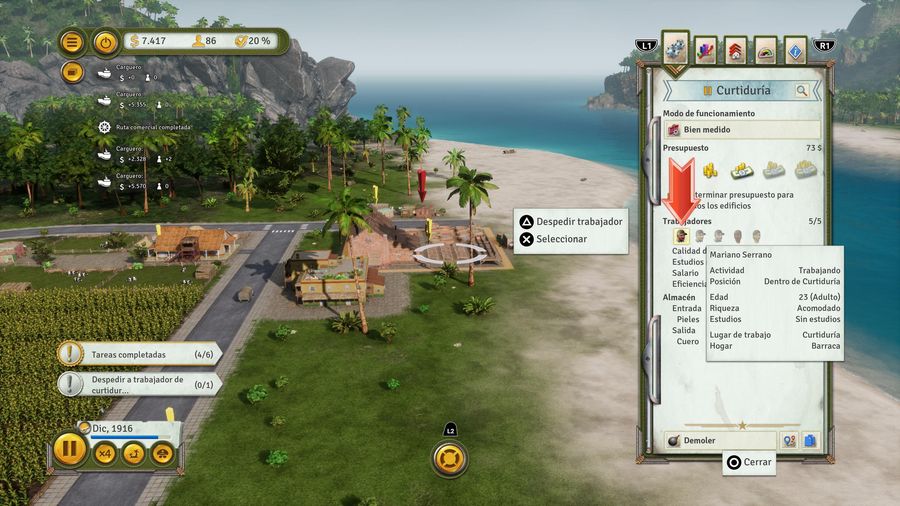The height and width of the screenshot is (506, 900).
Task: Toggle the notifications list button below the menu
Action: coord(72,72)
